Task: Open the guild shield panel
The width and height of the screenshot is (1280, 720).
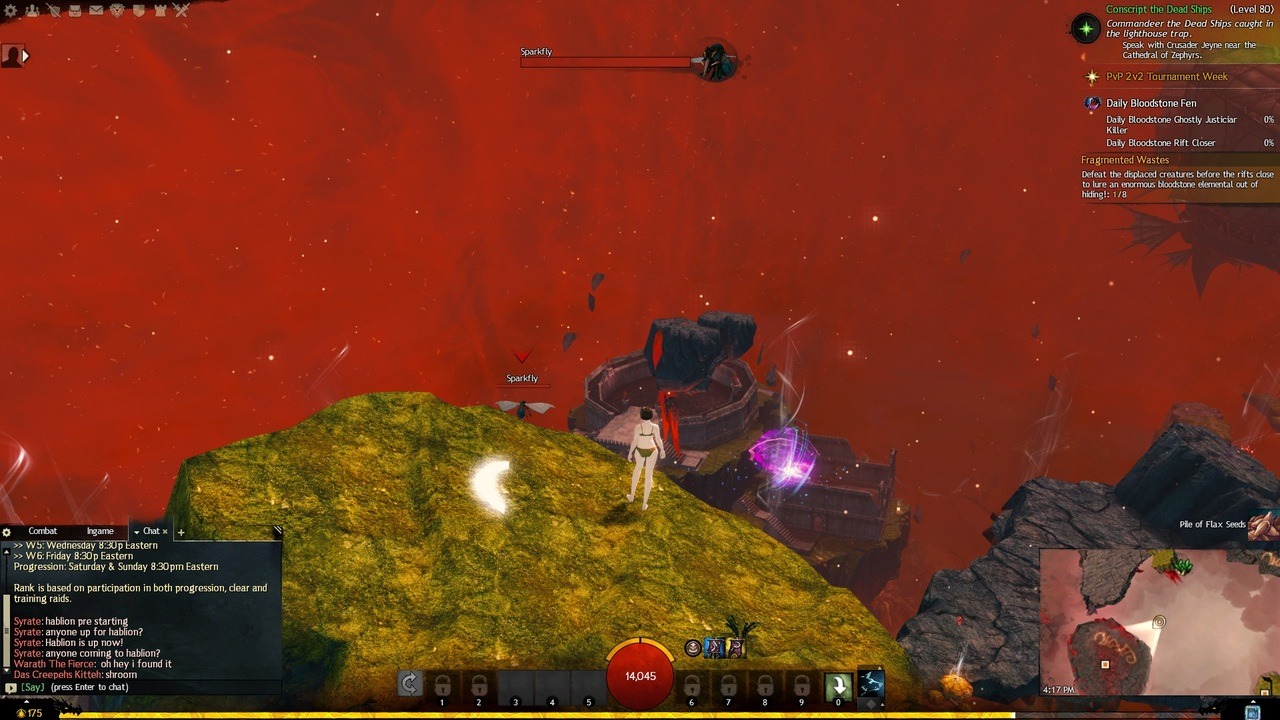Action: 138,10
